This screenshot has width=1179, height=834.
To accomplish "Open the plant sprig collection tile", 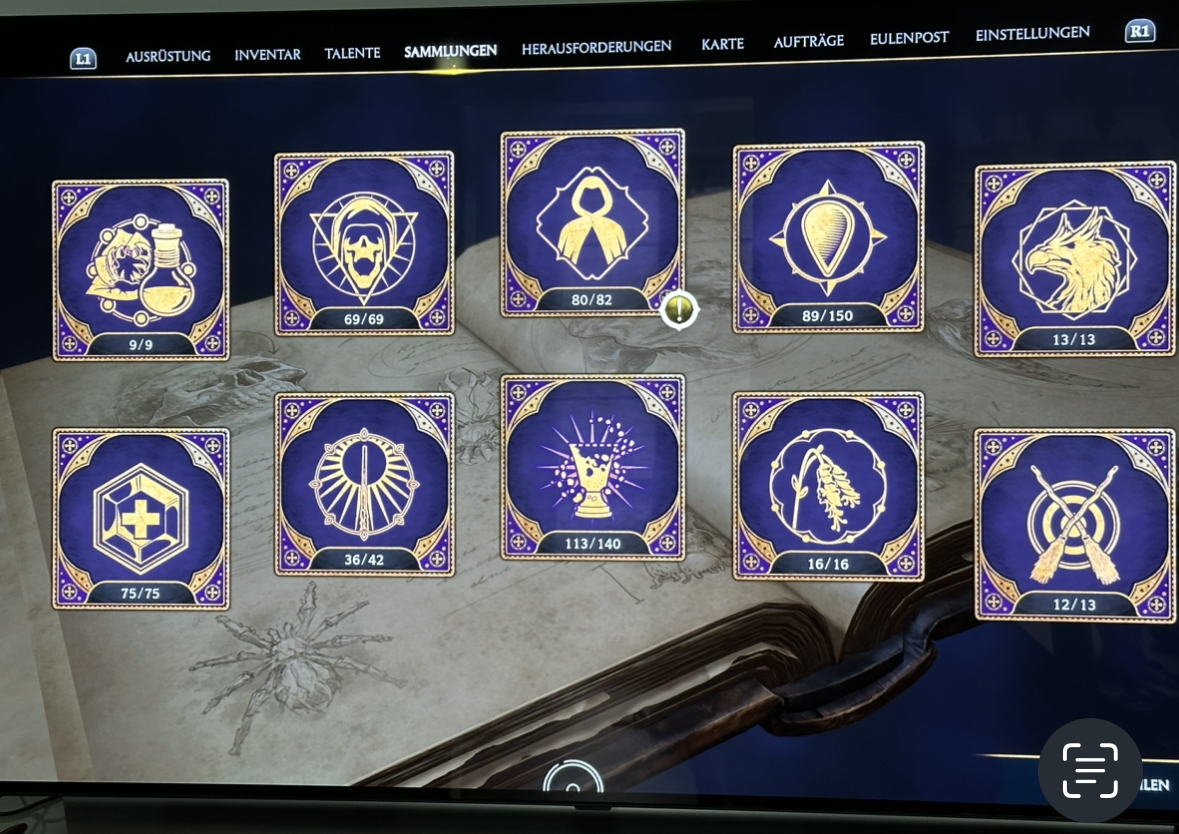I will coord(828,485).
